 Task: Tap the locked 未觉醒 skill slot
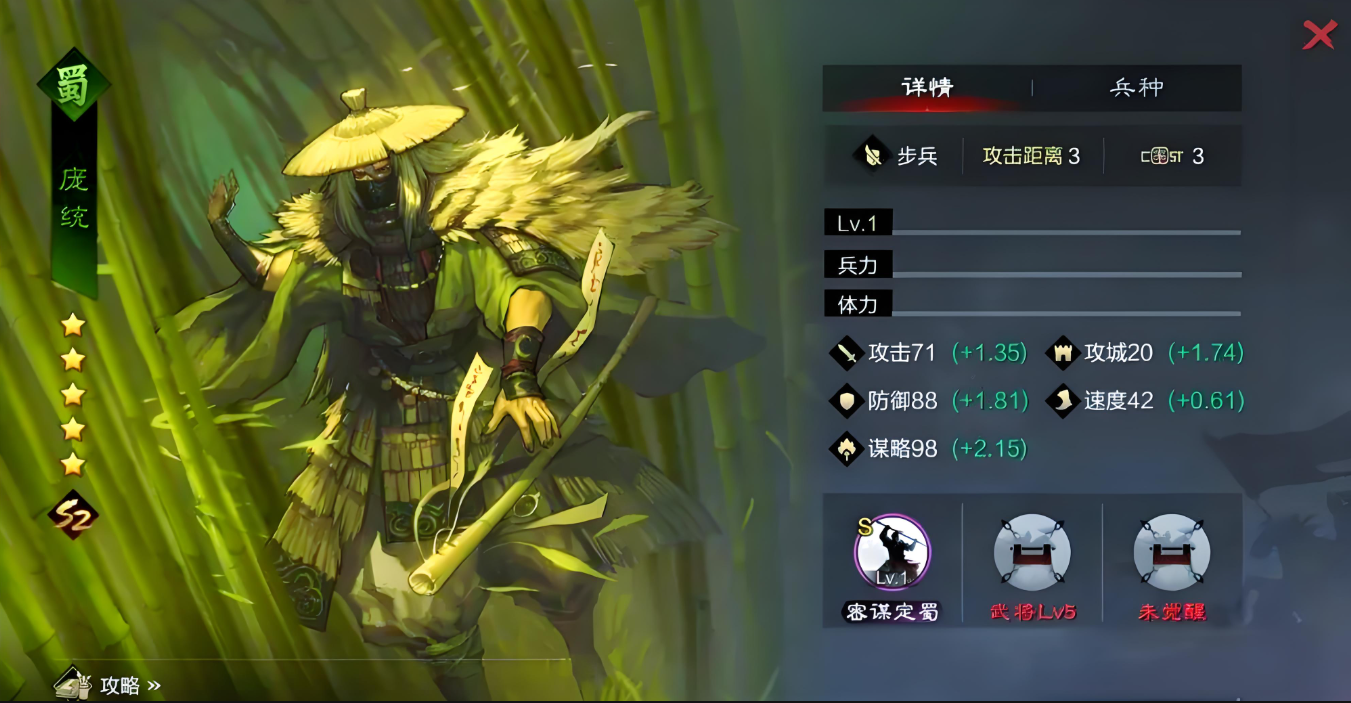(1172, 553)
